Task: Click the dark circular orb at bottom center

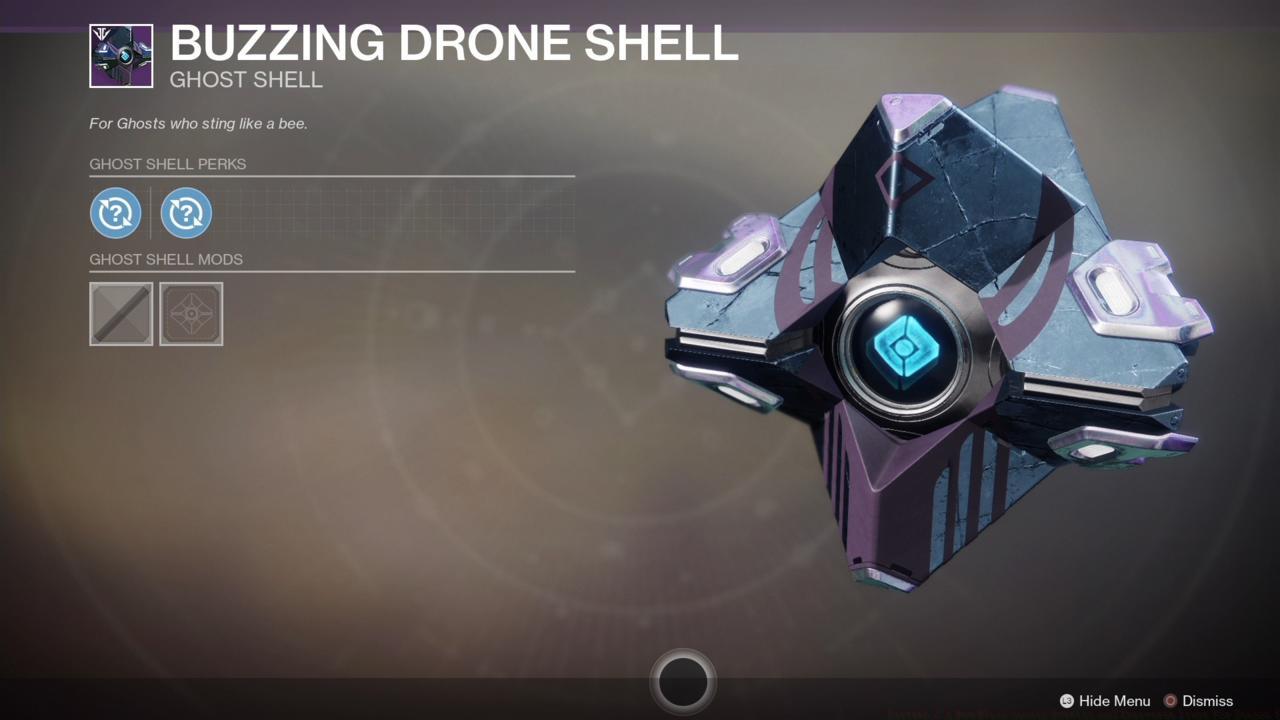Action: 683,680
